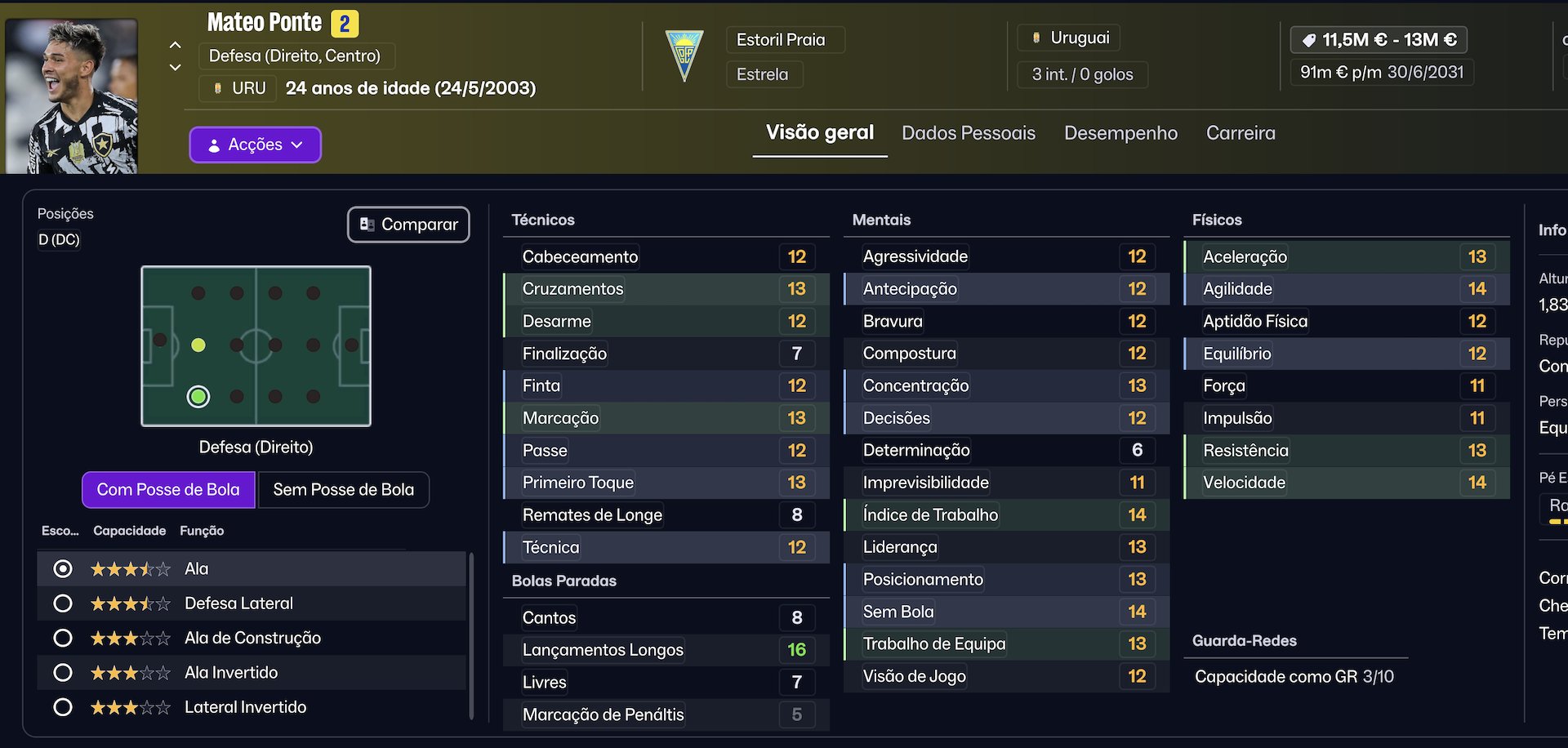1568x748 pixels.
Task: Select the Visão geral tab
Action: [819, 133]
